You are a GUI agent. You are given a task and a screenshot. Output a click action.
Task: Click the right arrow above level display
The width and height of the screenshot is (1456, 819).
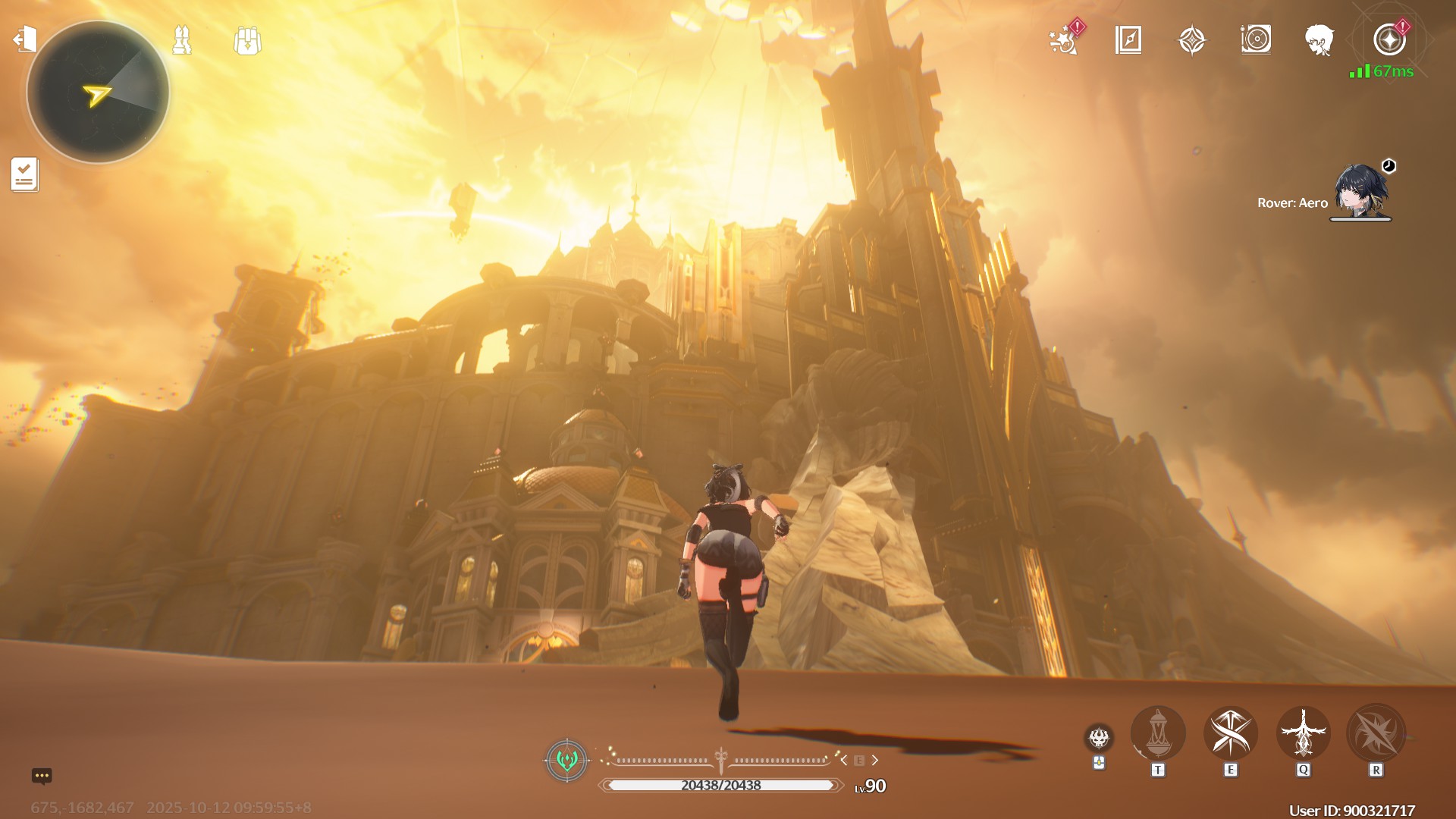875,760
